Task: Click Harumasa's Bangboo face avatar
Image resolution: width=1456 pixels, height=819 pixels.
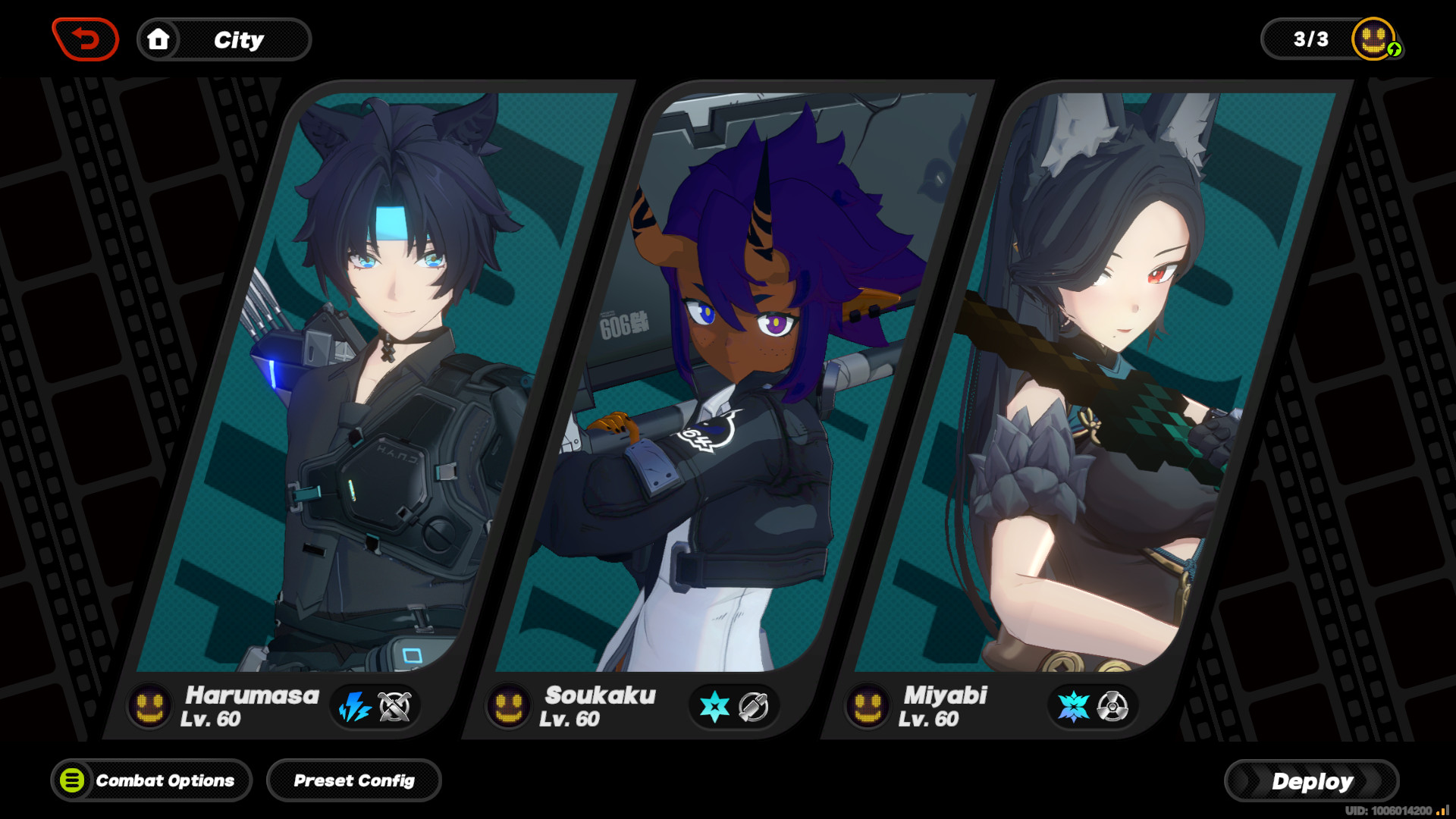Action: point(149,707)
